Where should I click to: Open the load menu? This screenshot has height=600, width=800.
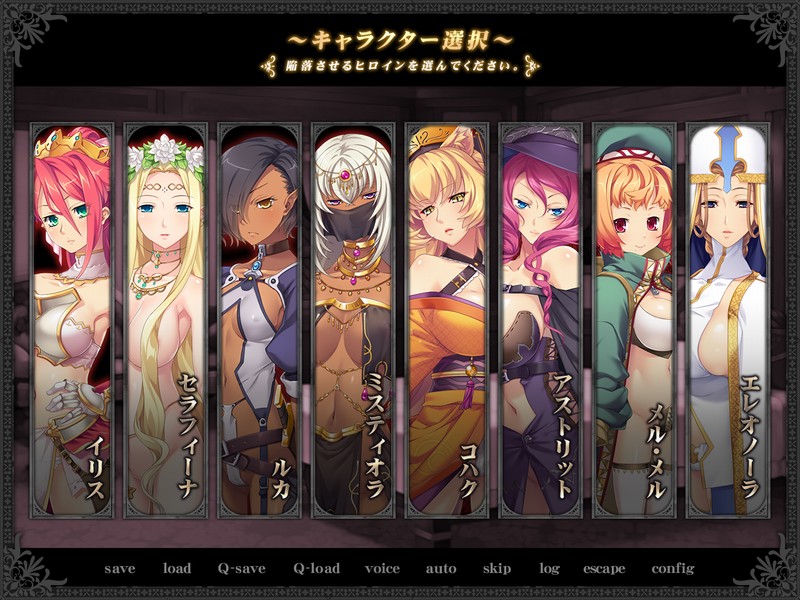(177, 569)
